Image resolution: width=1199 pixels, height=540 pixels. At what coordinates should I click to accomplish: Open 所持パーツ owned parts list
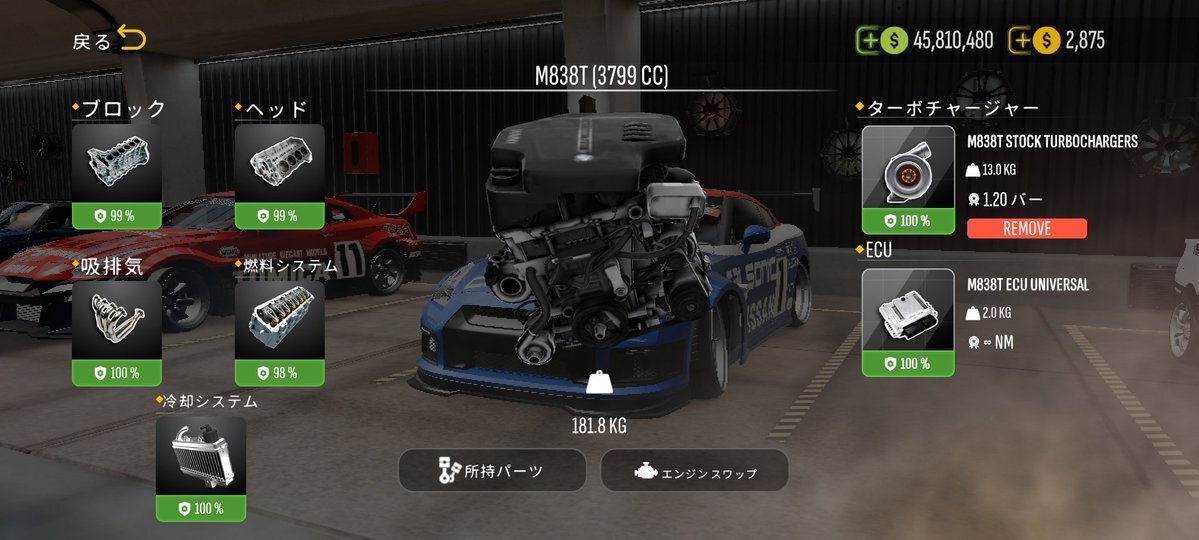(492, 470)
